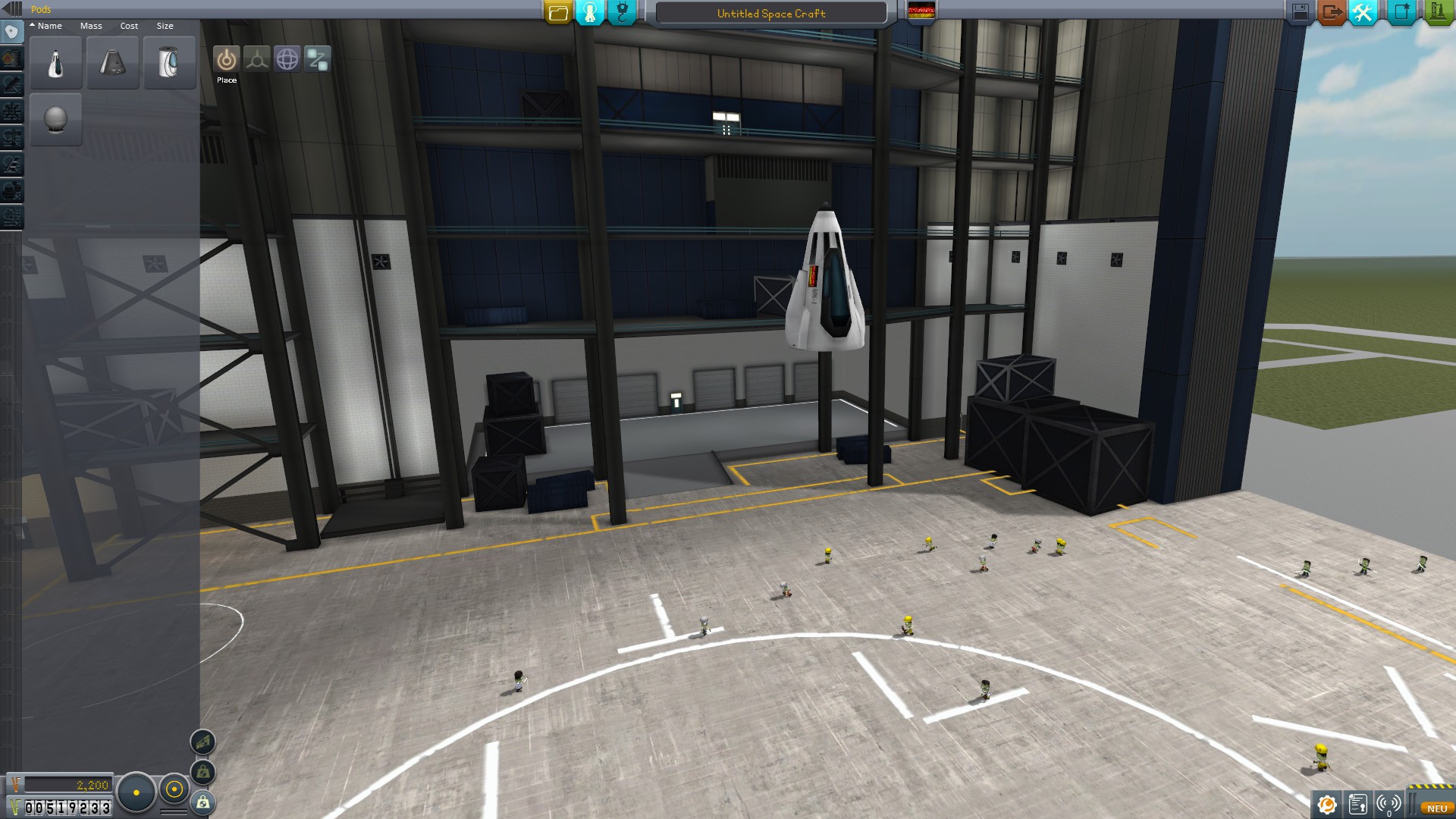Click the flag selector button

921,11
